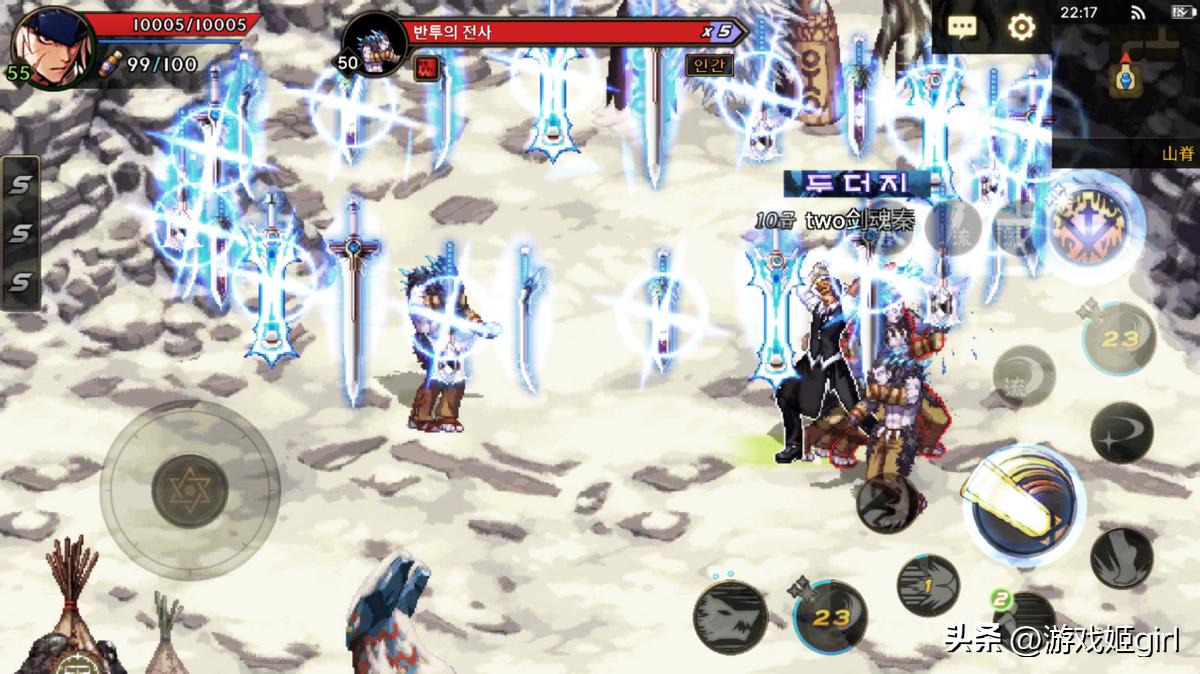Tap the large basic slash attack button

(1023, 502)
